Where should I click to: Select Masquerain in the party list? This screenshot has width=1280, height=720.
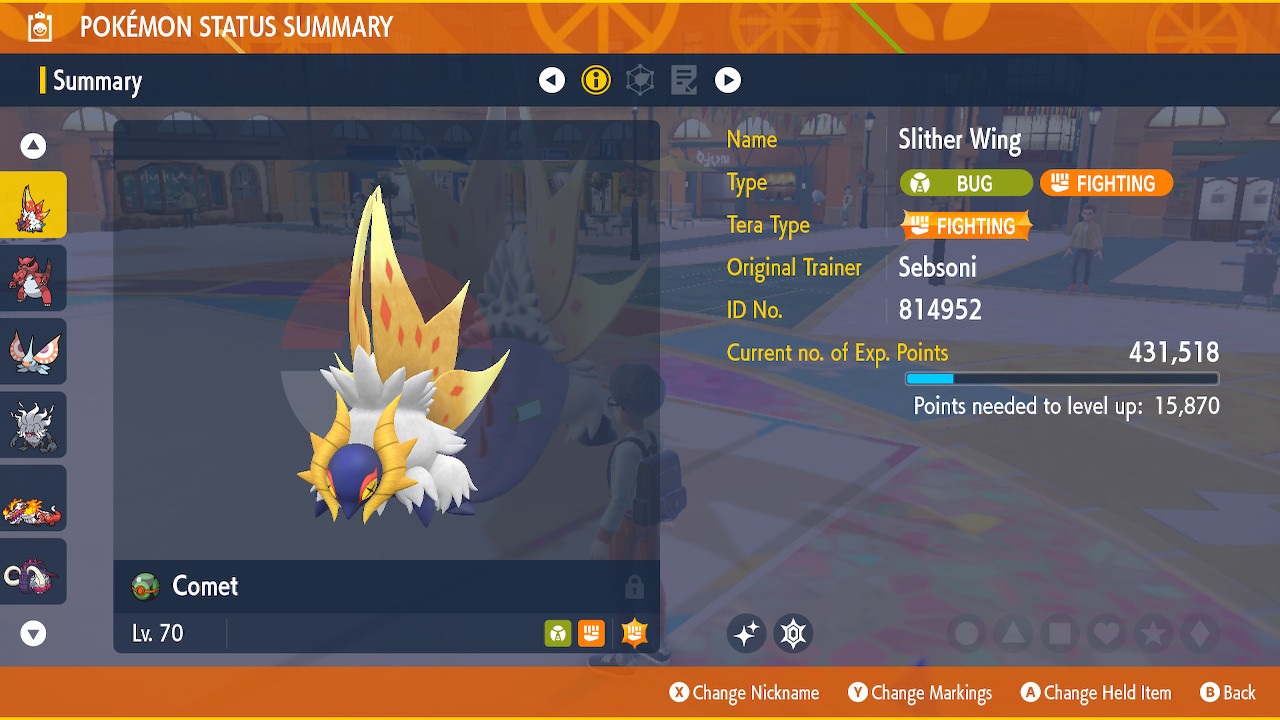pos(33,351)
